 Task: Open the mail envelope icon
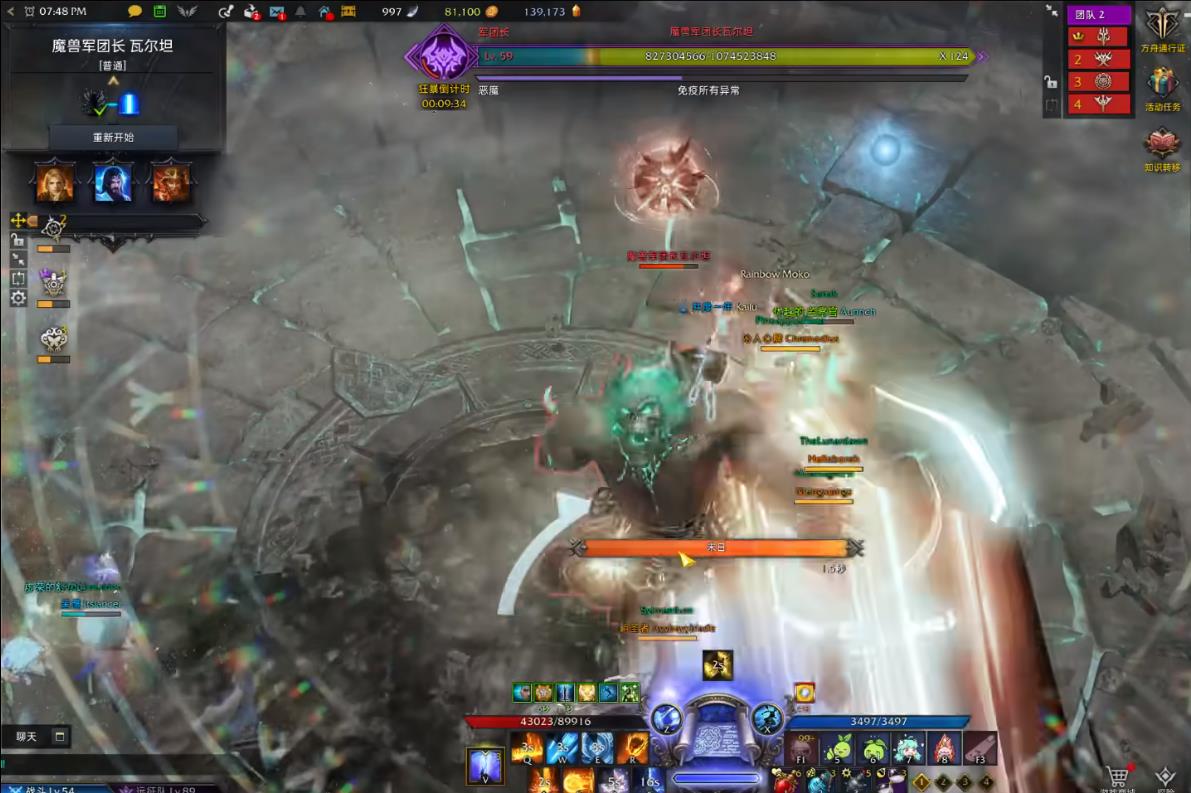tap(277, 12)
